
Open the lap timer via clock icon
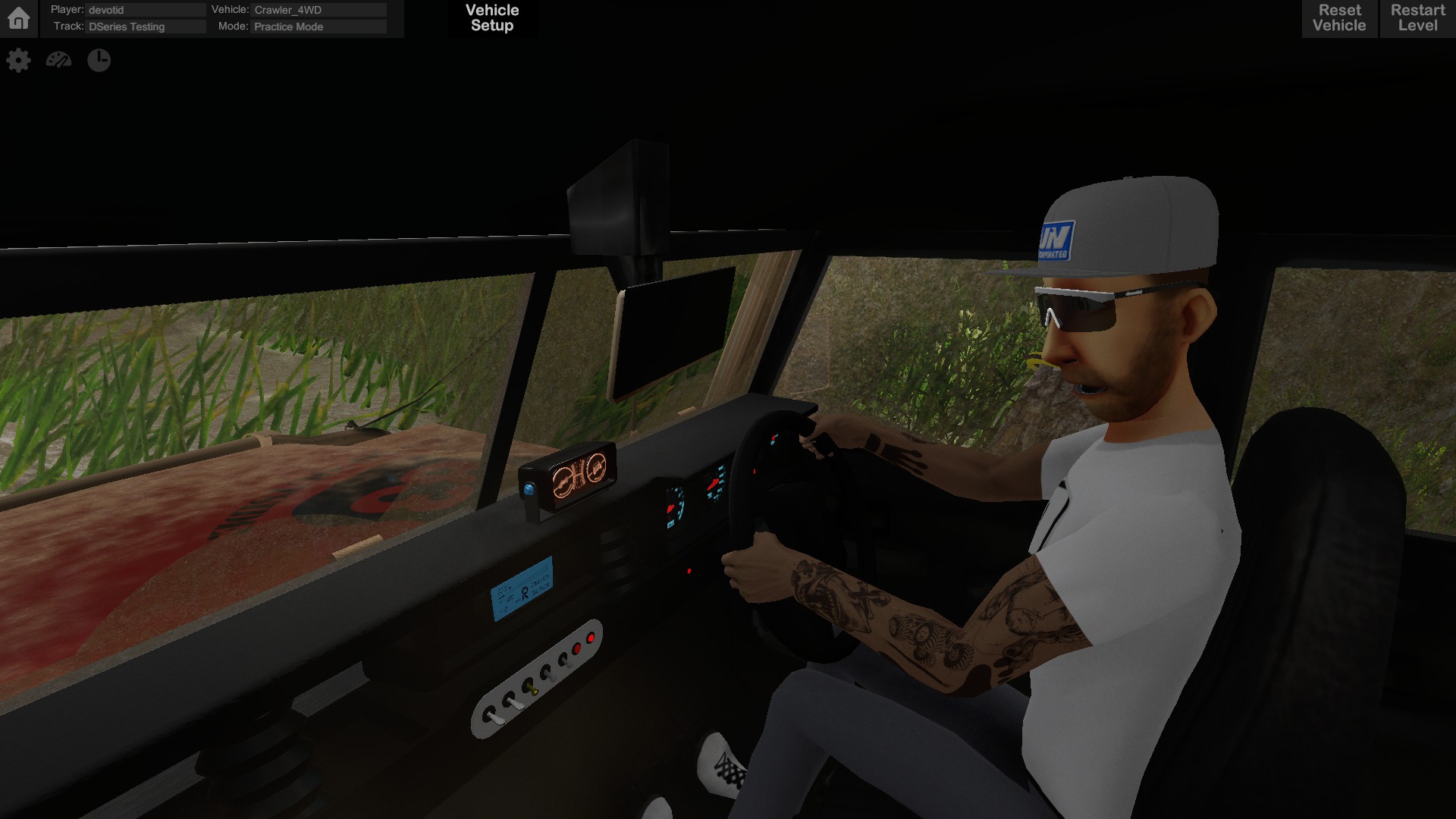pyautogui.click(x=99, y=60)
